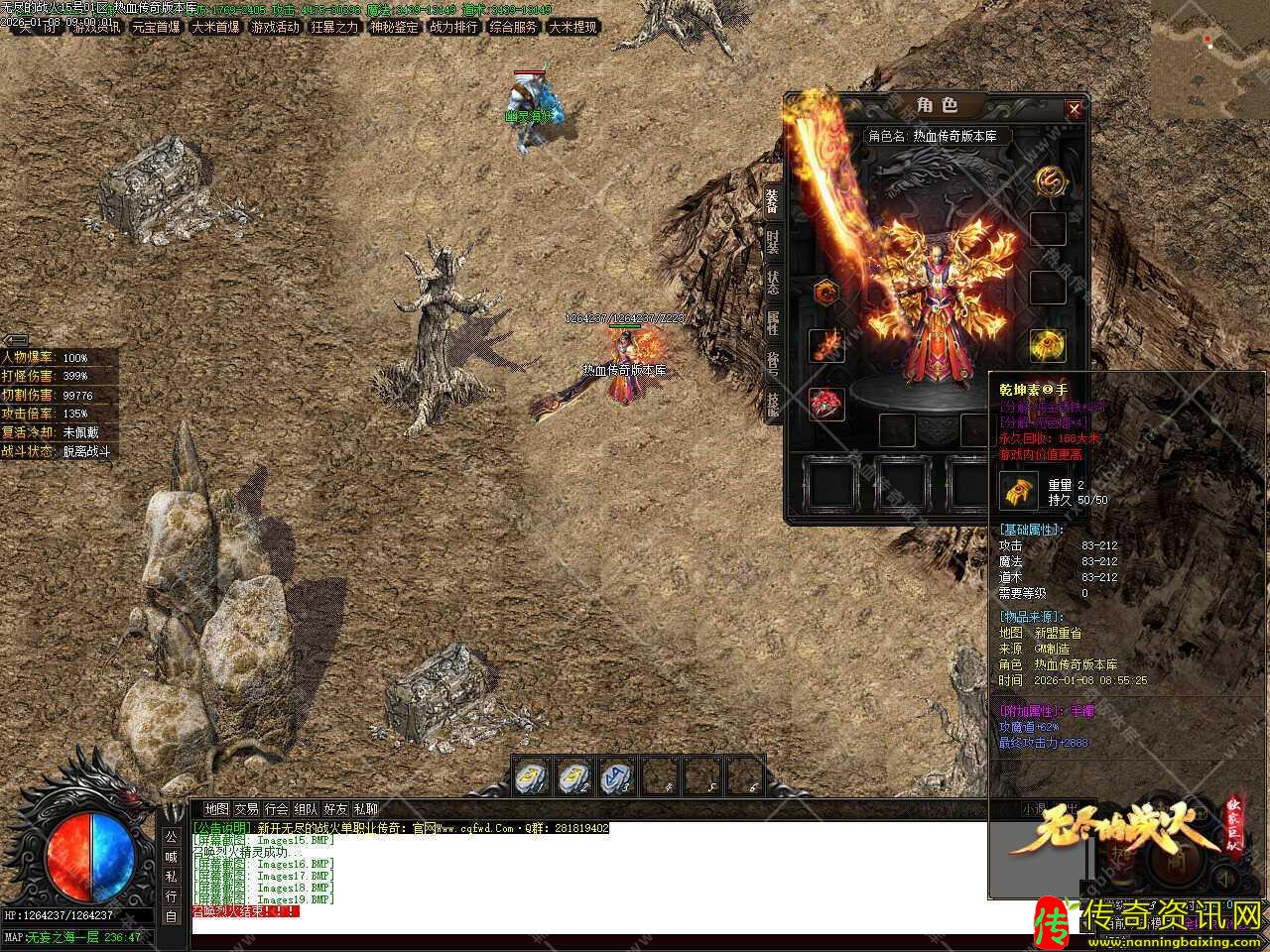This screenshot has height=952, width=1270.
Task: Open the 元宝首爆 menu
Action: [156, 27]
